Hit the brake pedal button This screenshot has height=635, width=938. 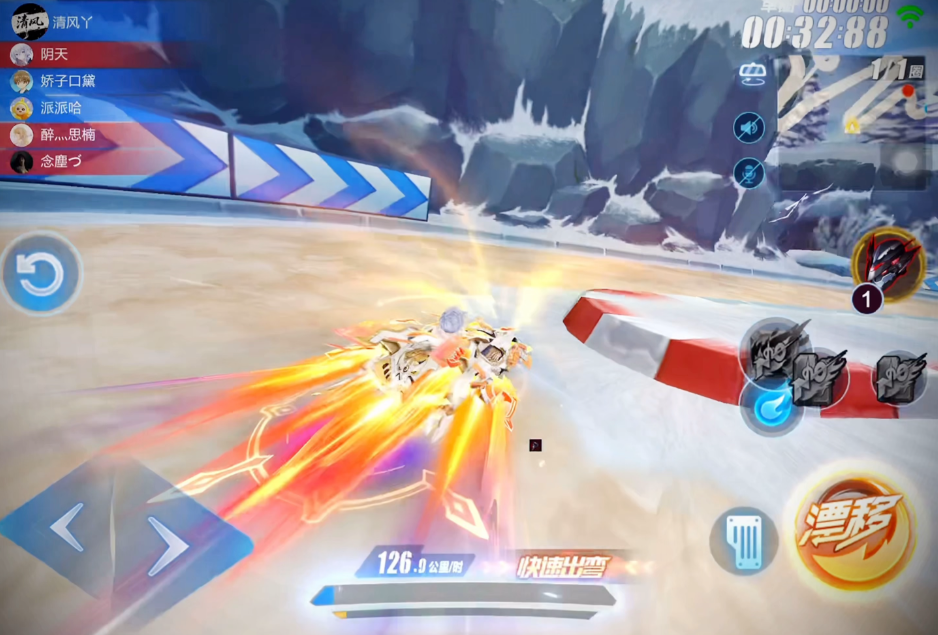pos(744,541)
